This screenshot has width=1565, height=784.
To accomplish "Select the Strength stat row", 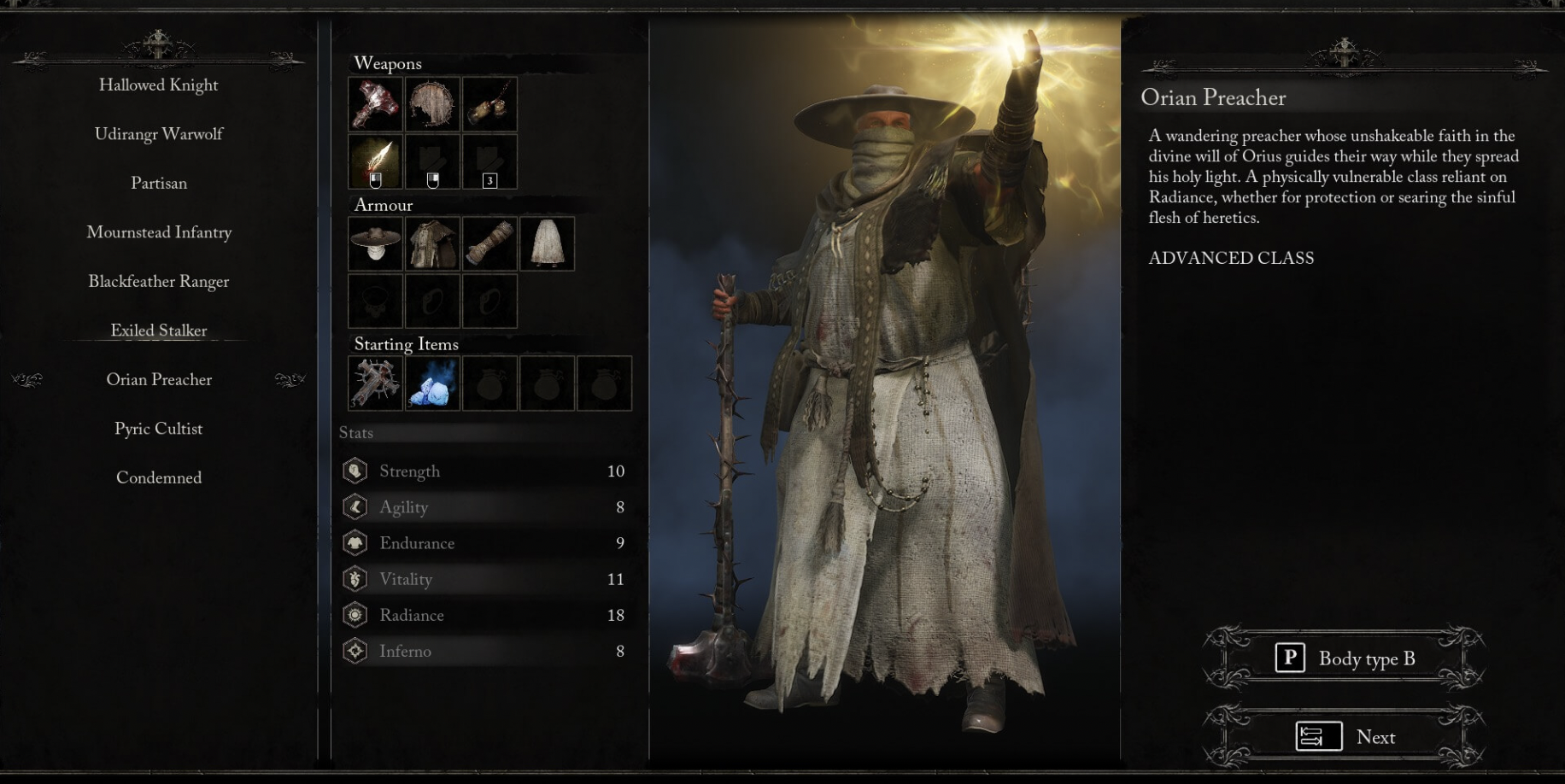I will 484,471.
